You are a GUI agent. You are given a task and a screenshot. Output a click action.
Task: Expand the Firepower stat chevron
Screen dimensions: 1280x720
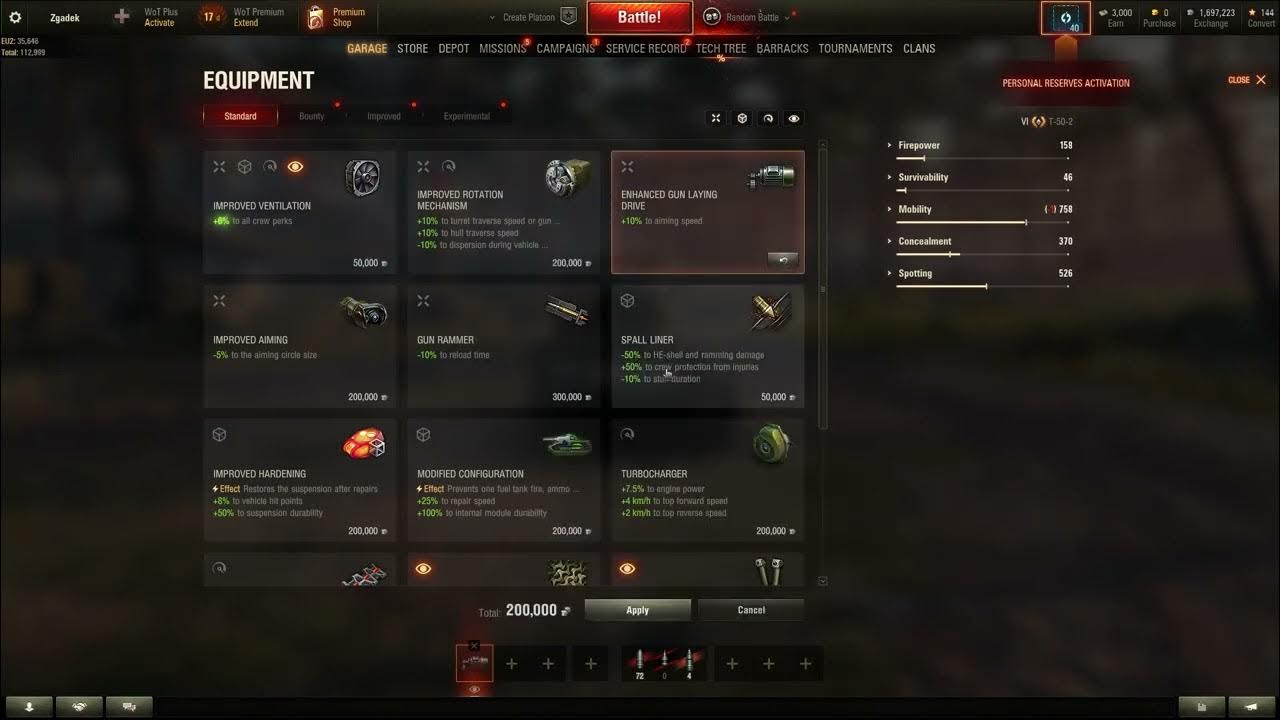tap(890, 145)
